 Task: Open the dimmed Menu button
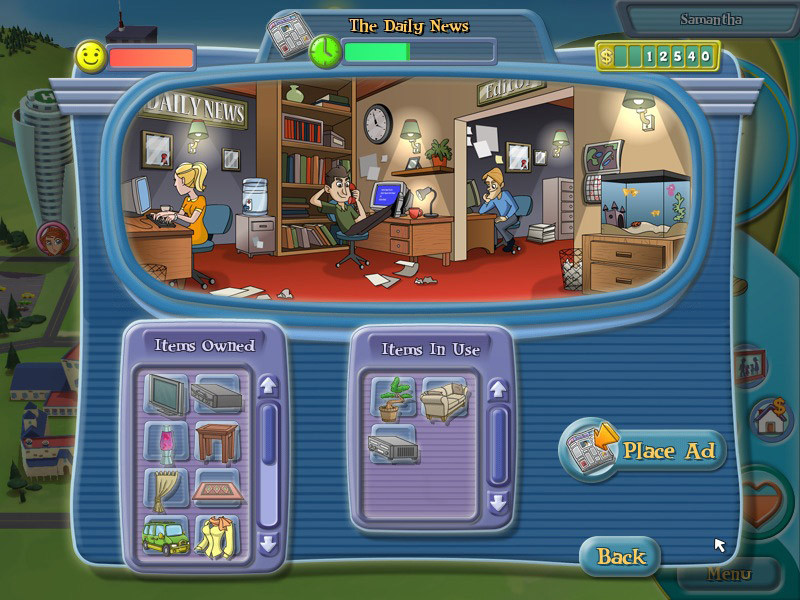729,575
